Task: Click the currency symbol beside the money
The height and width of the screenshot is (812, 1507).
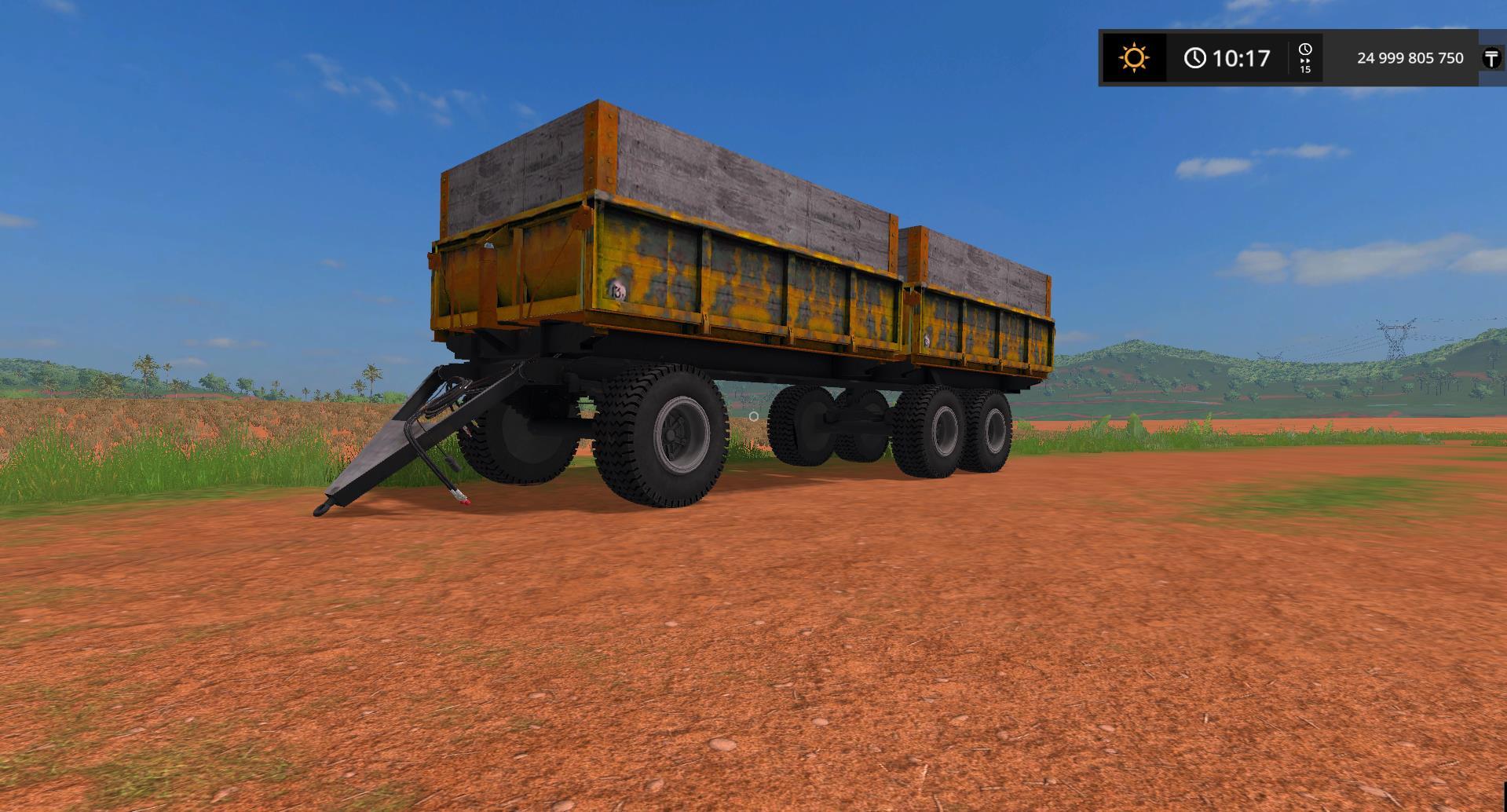Action: [x=1491, y=58]
